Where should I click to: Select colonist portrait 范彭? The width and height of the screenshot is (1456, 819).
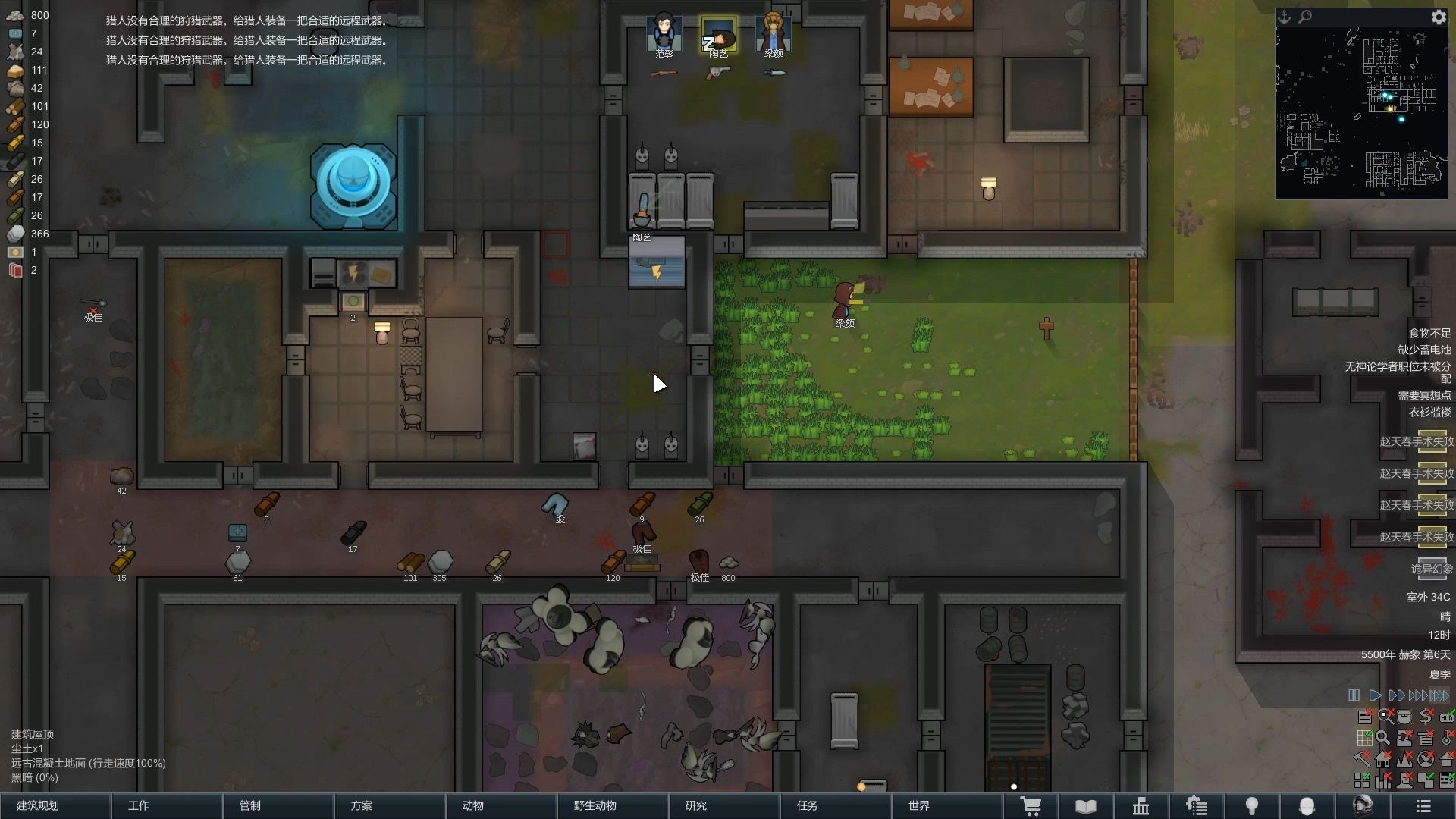(664, 34)
